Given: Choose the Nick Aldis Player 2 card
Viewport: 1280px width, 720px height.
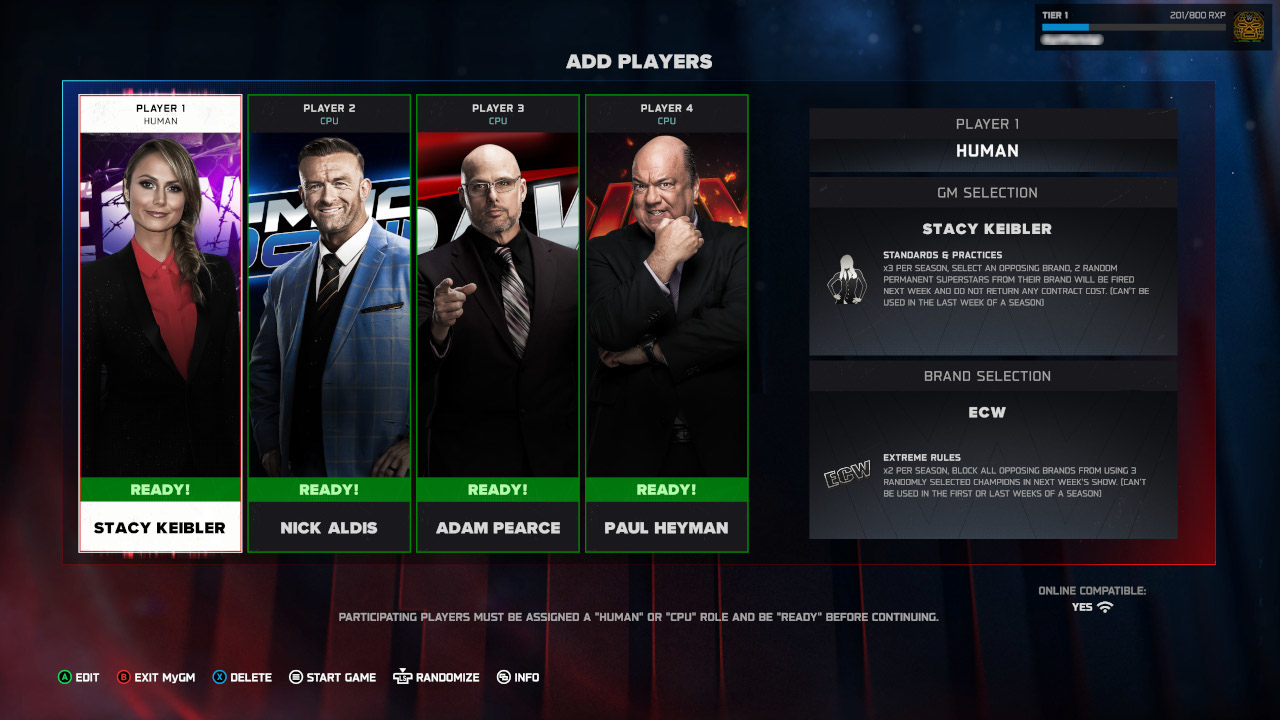Looking at the screenshot, I should [x=329, y=322].
